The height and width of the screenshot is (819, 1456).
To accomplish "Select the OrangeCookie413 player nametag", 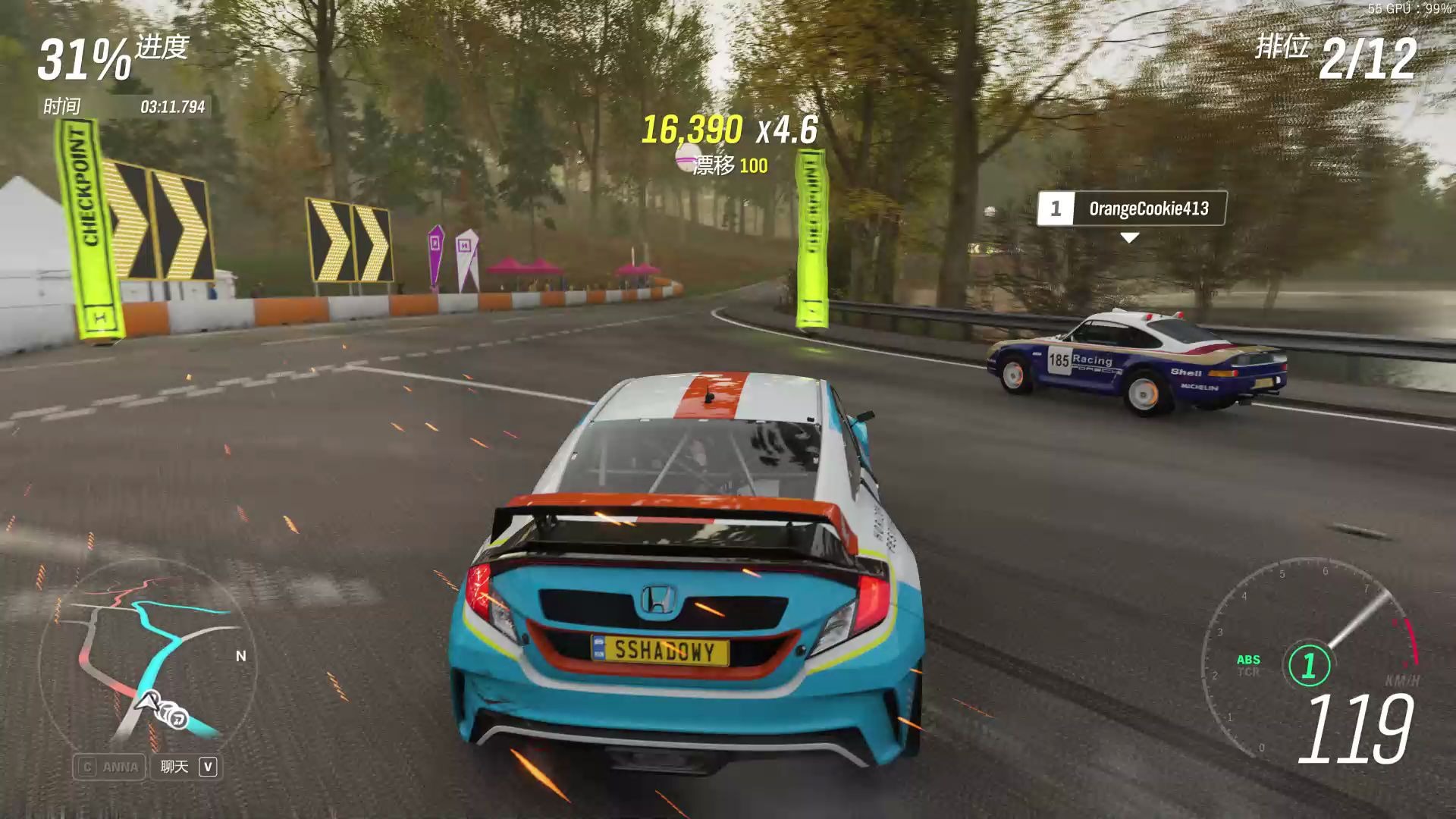I will (1131, 209).
